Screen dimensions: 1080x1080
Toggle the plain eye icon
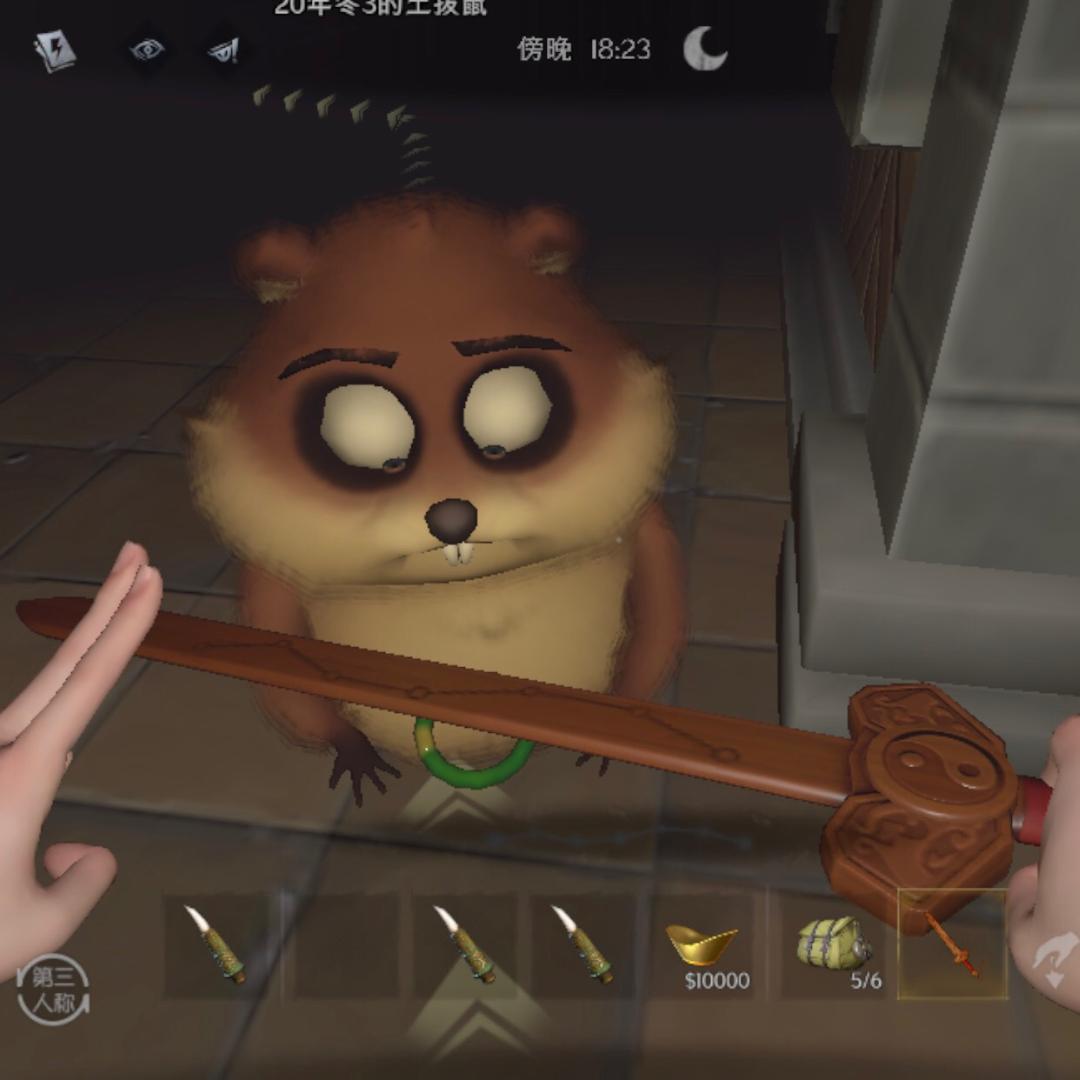pyautogui.click(x=147, y=50)
